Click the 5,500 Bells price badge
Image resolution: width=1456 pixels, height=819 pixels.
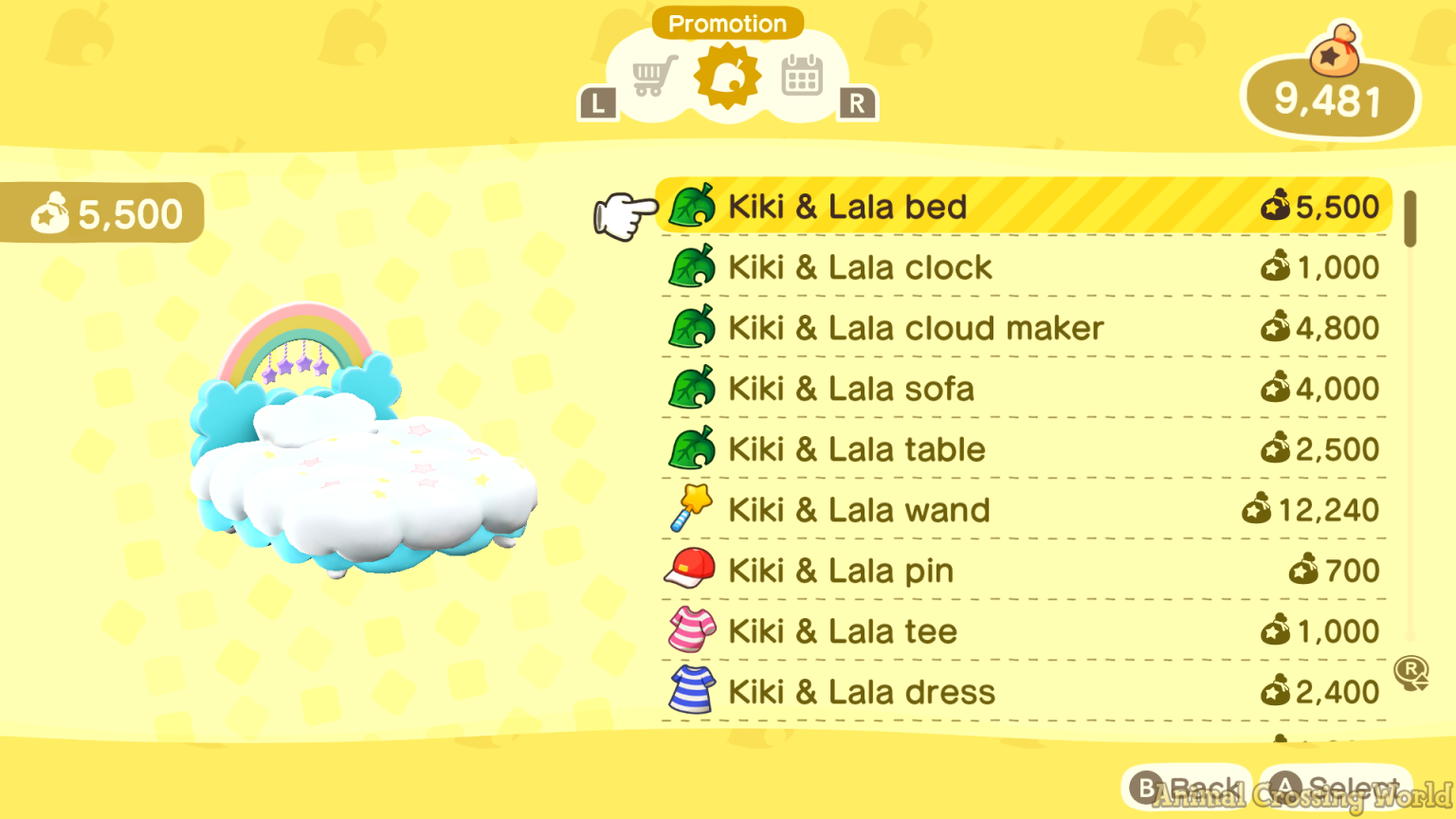(102, 213)
